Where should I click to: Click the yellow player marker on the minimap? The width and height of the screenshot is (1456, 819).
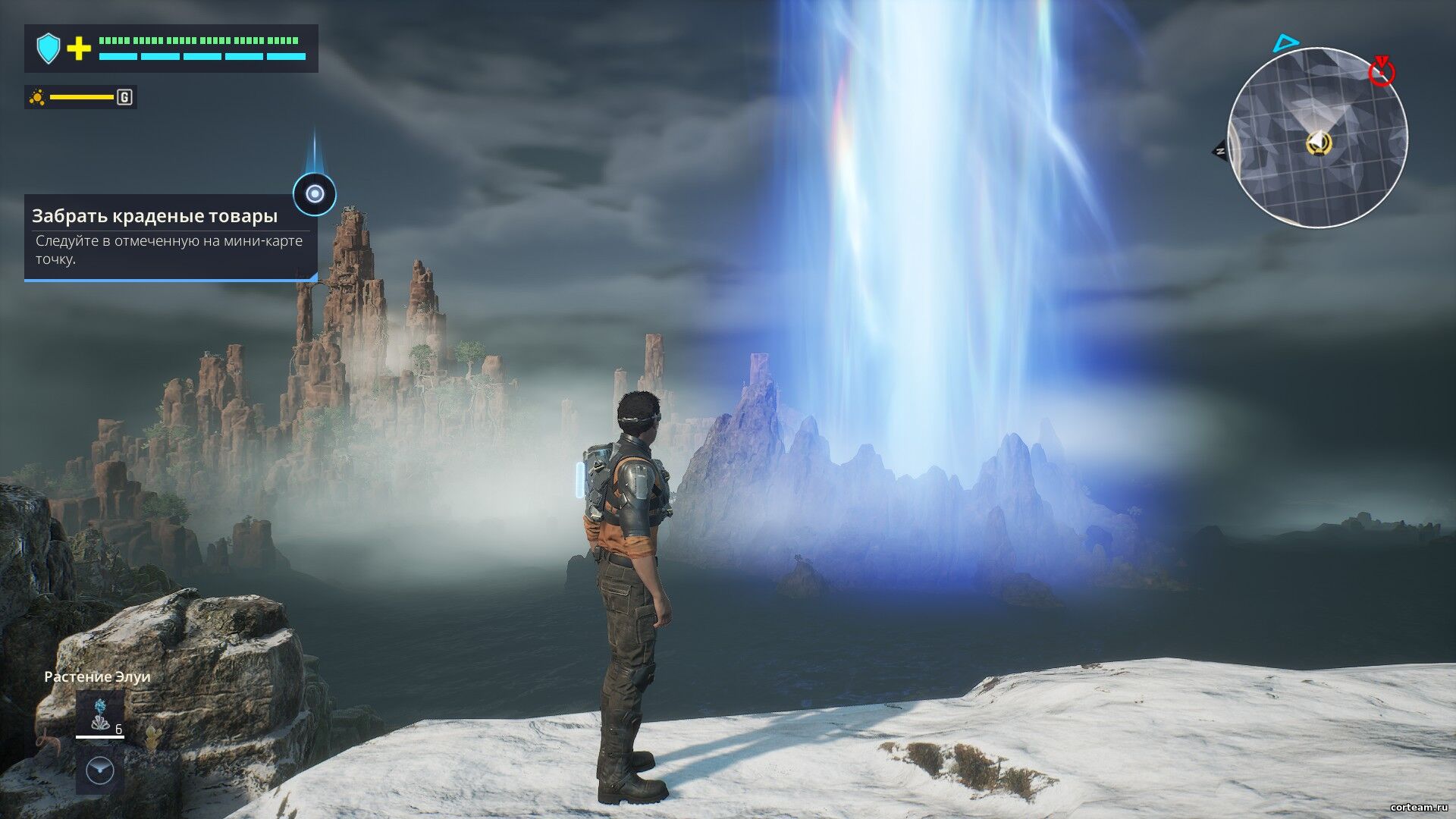1318,143
